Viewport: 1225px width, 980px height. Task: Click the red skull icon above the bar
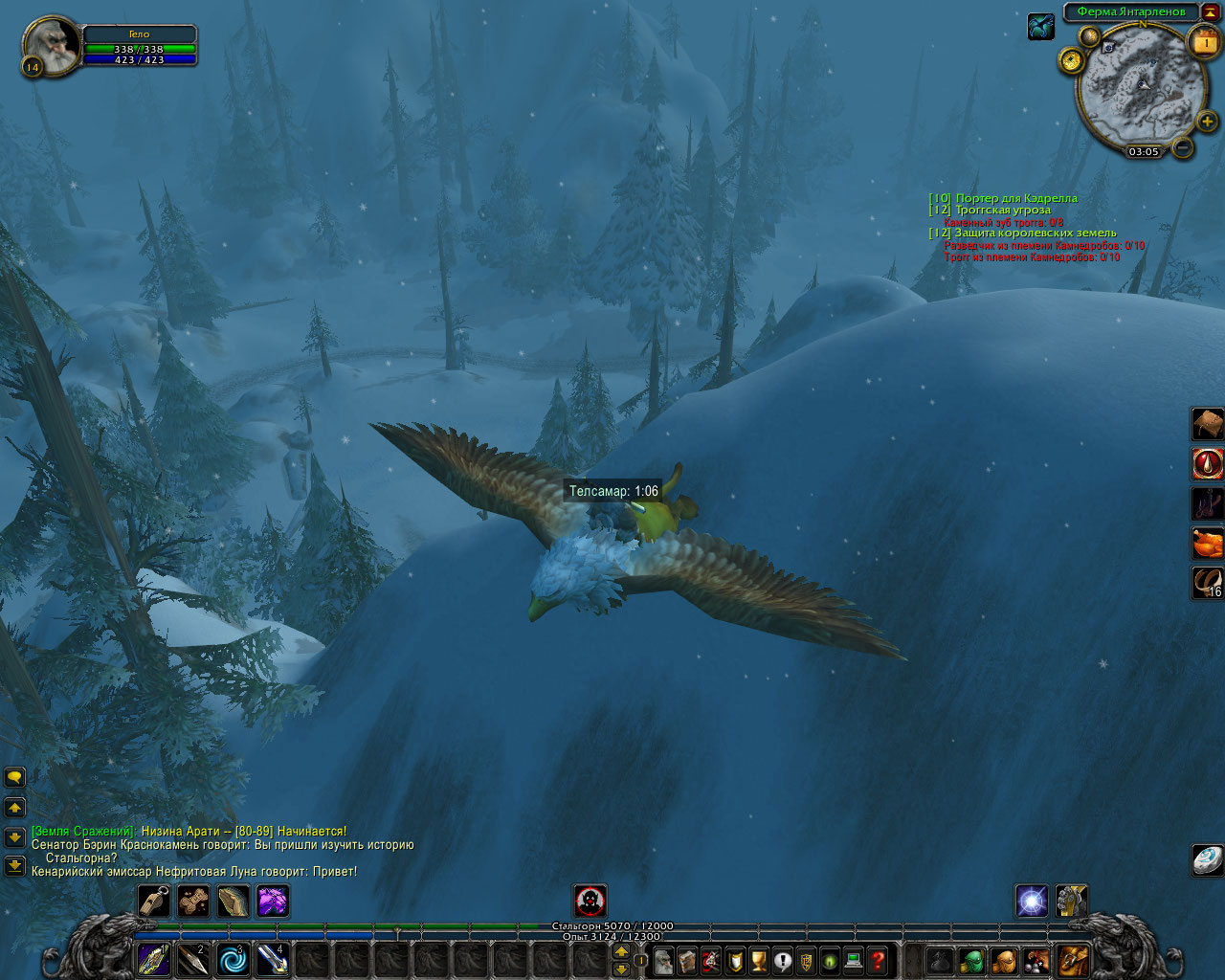[590, 901]
